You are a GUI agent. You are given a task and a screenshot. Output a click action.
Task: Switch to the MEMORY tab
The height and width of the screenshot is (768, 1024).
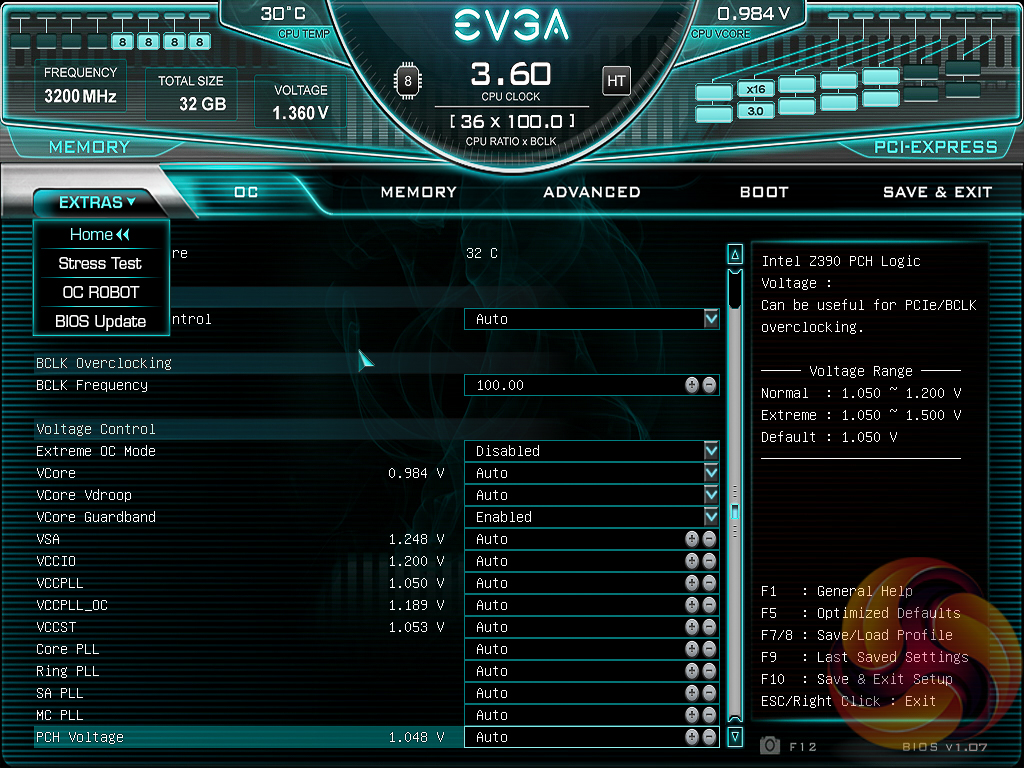click(418, 192)
